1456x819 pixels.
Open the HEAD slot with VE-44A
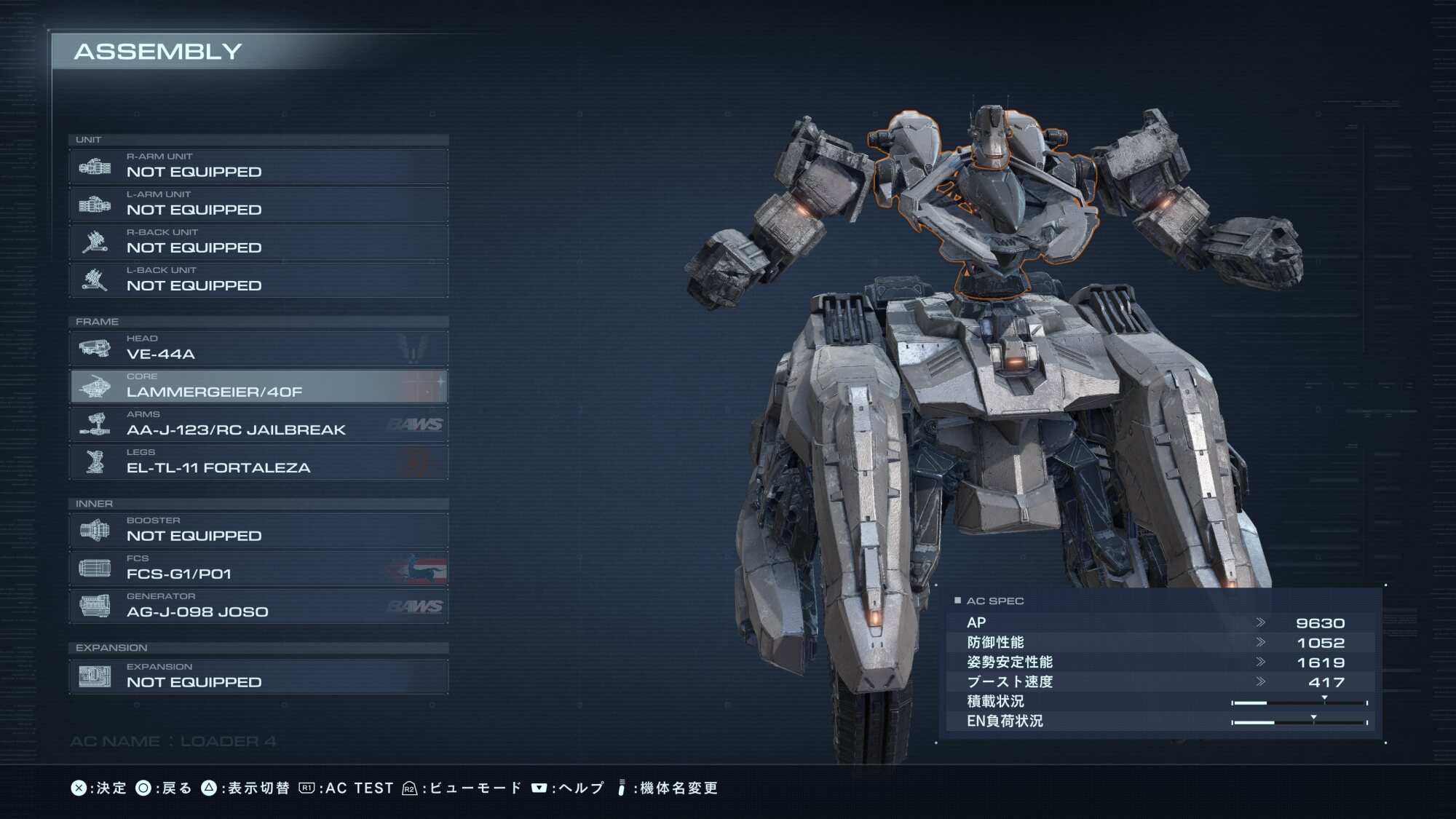258,349
